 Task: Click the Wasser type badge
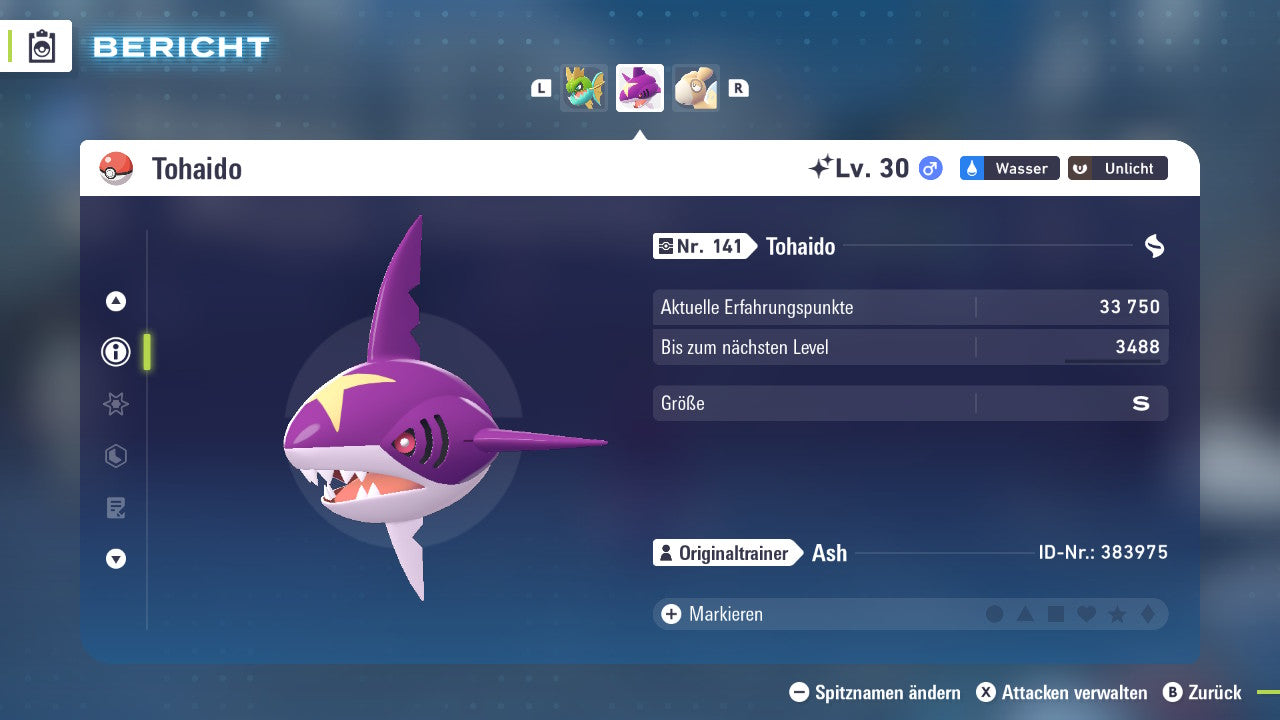click(x=1009, y=168)
